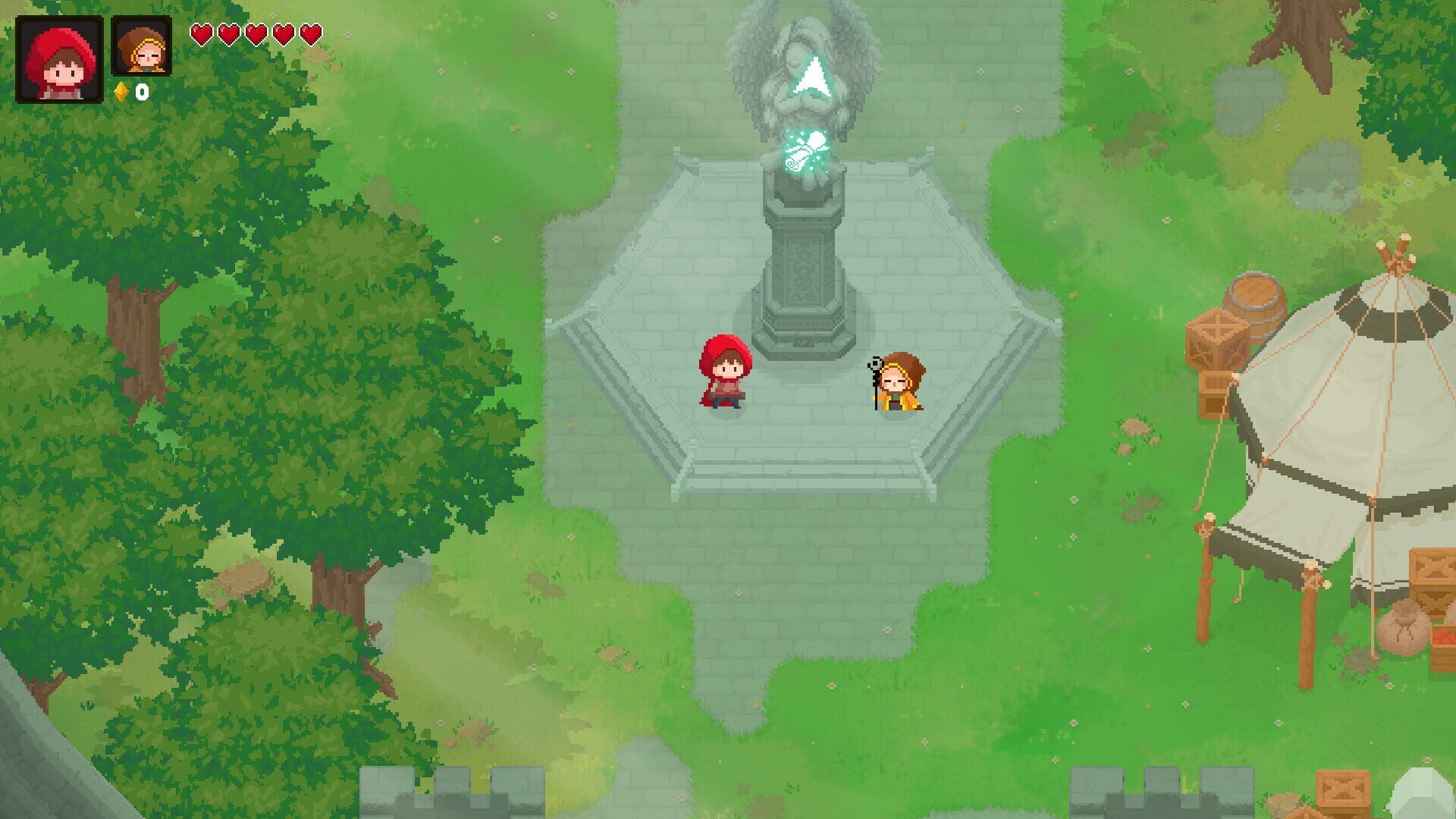Select the red-hooded character portrait
The height and width of the screenshot is (819, 1456).
(59, 57)
